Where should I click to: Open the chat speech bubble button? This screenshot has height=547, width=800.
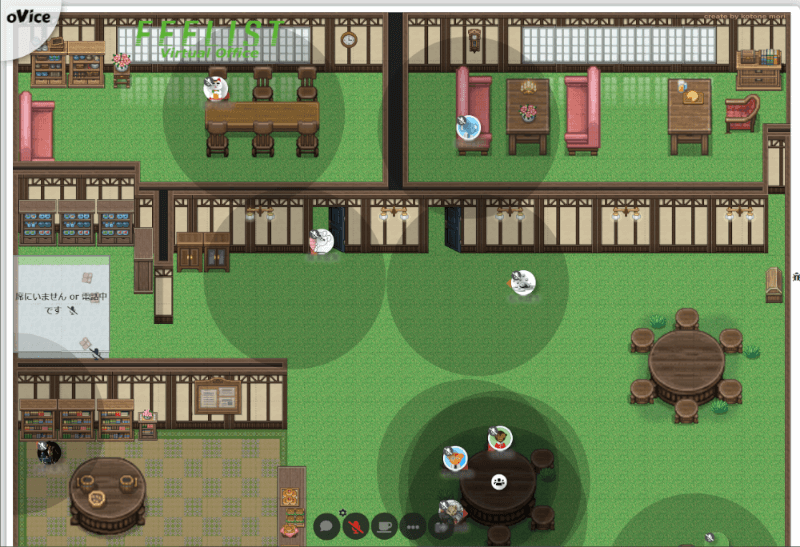pos(327,525)
